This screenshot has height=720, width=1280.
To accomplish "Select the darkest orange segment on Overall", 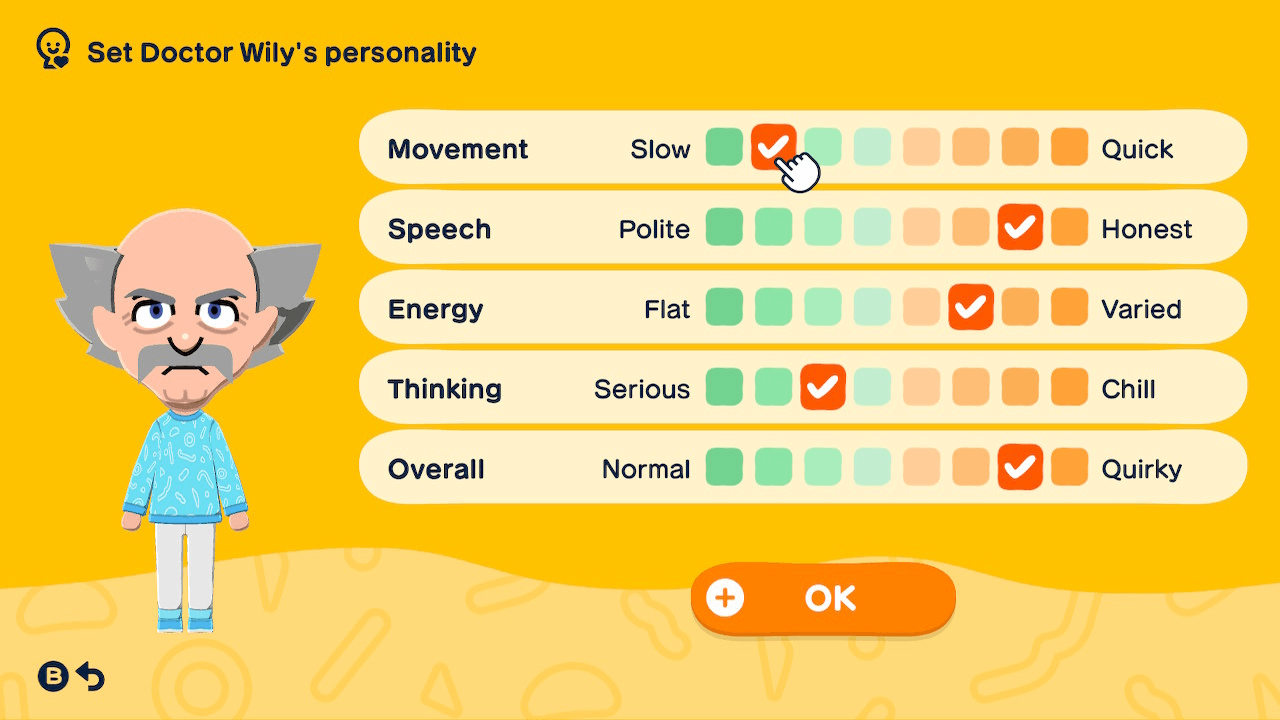I will tap(1070, 467).
